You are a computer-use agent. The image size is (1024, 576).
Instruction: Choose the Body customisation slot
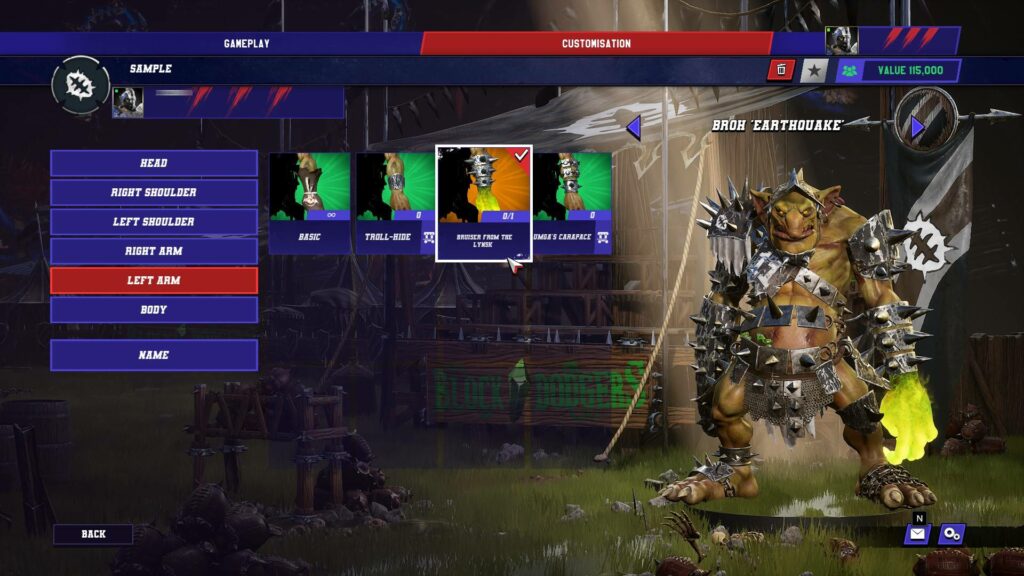[154, 310]
